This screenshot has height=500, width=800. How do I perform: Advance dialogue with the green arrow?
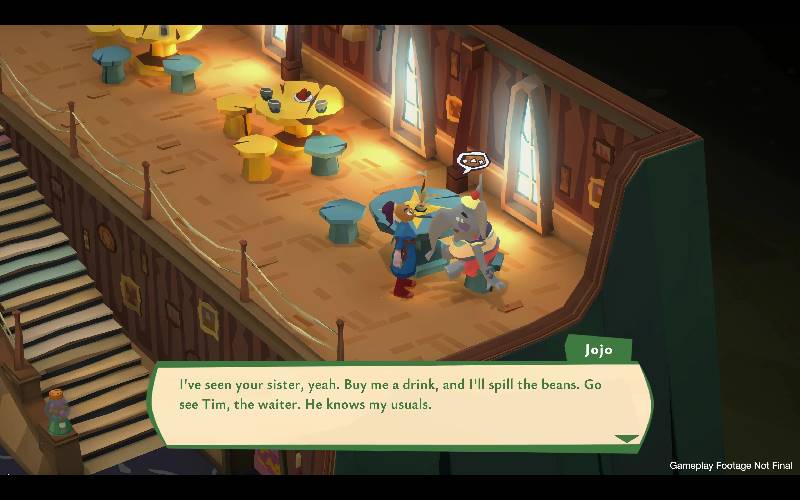point(626,438)
